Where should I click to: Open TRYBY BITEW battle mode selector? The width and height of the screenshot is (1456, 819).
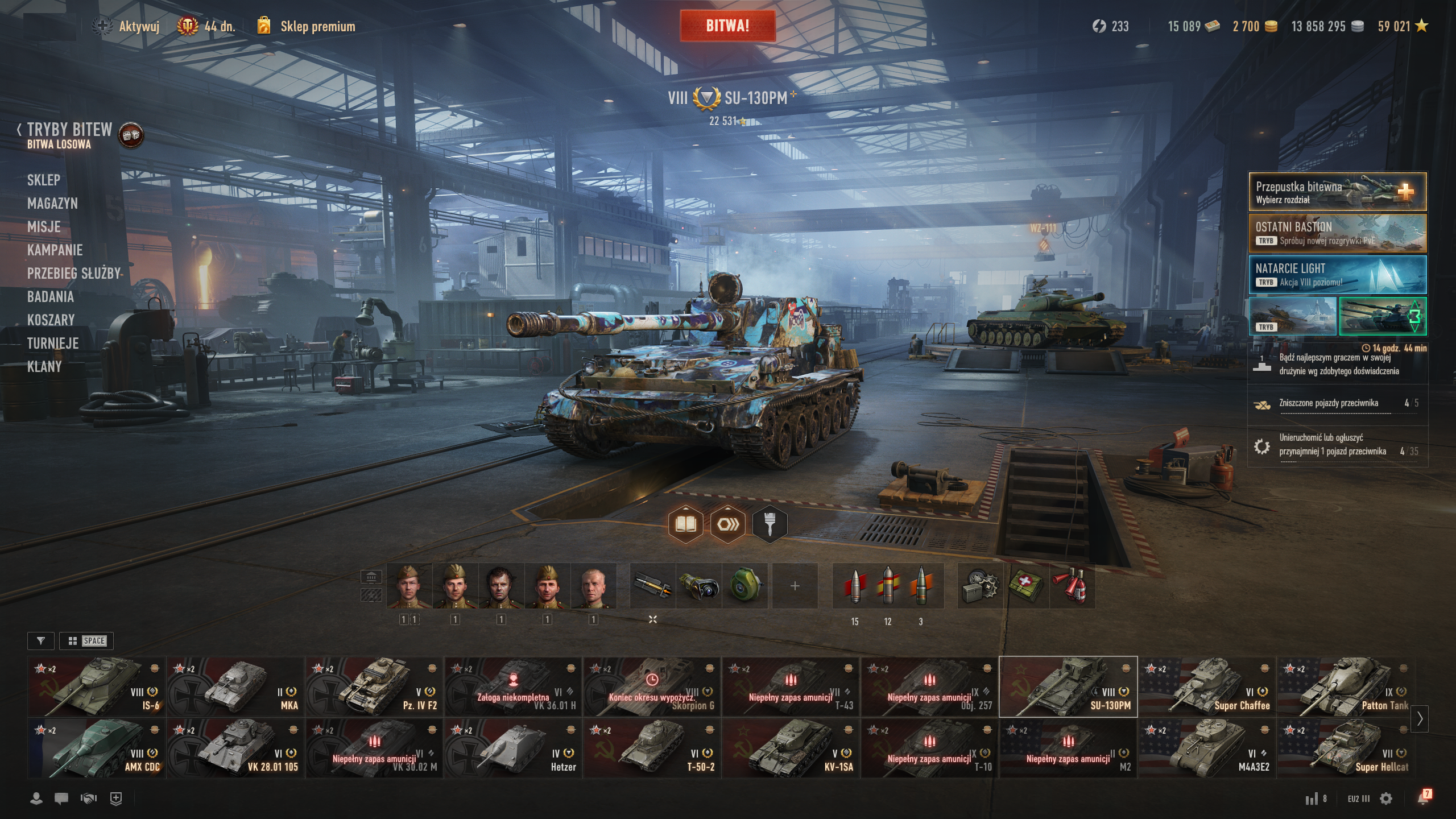(69, 130)
